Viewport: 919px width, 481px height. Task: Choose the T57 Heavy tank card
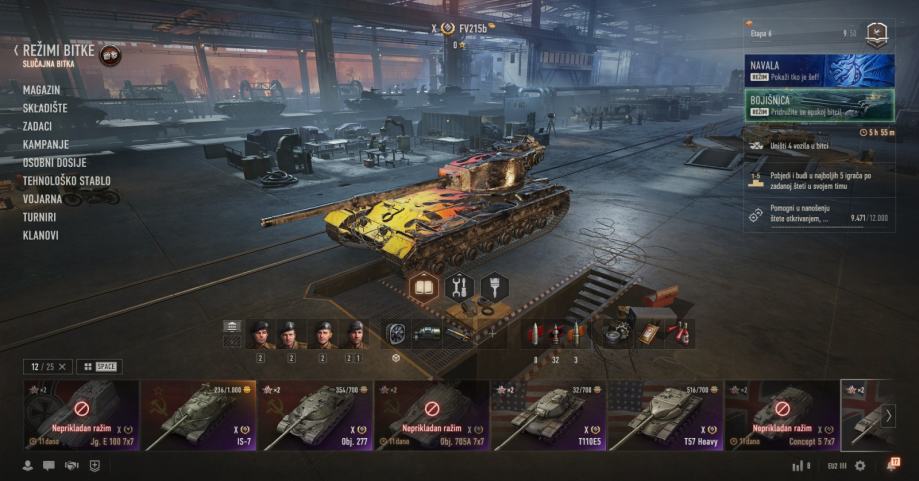click(665, 414)
